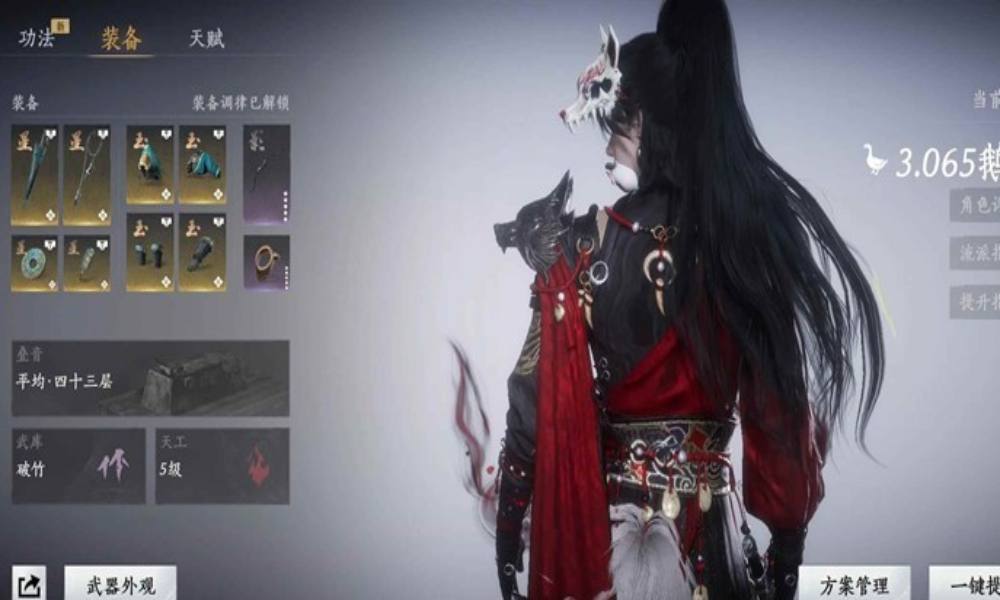Open the 天赋 tab
Viewport: 1000px width, 600px height.
(x=206, y=39)
